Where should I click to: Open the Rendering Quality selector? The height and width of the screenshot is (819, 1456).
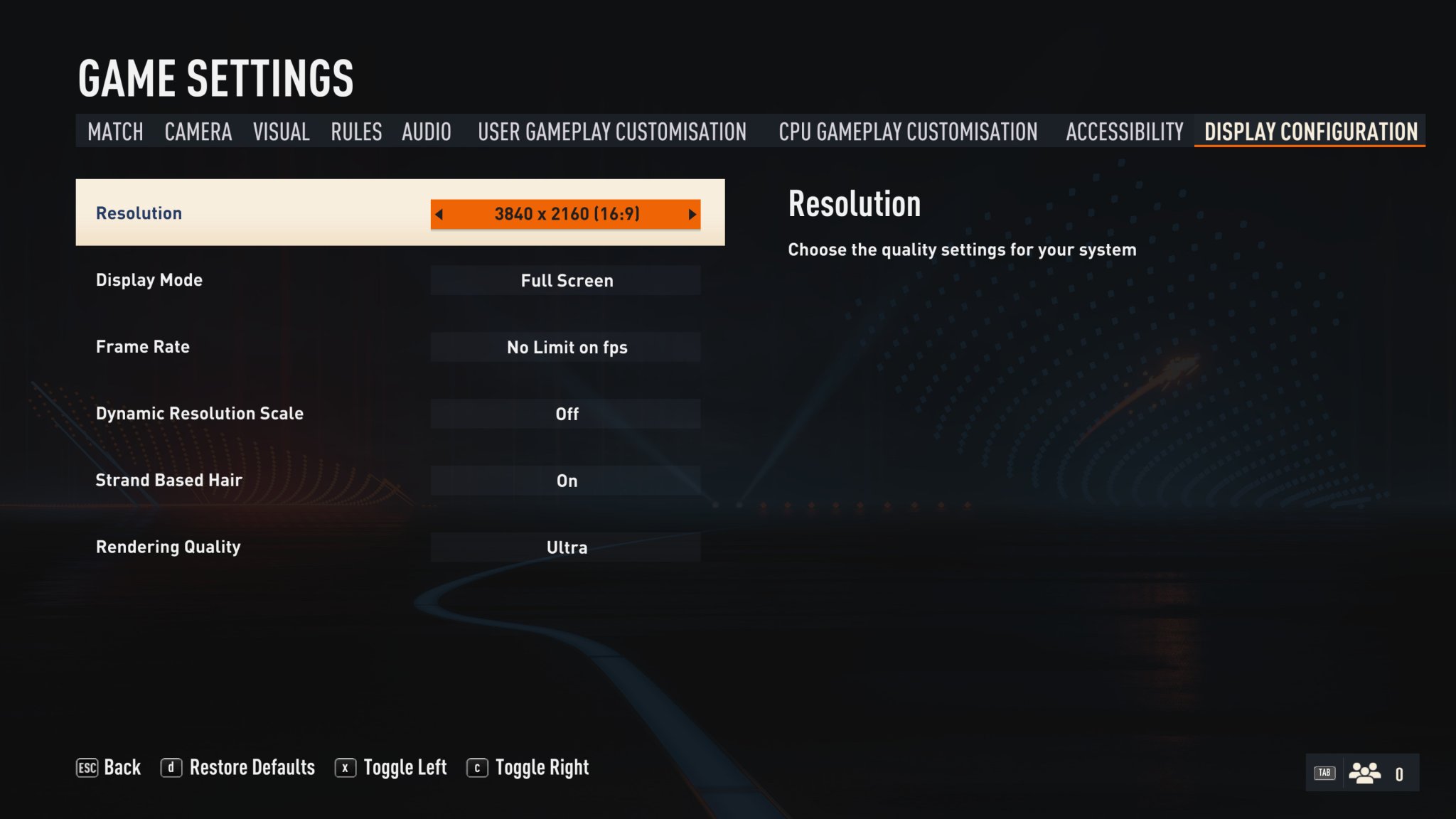(566, 547)
